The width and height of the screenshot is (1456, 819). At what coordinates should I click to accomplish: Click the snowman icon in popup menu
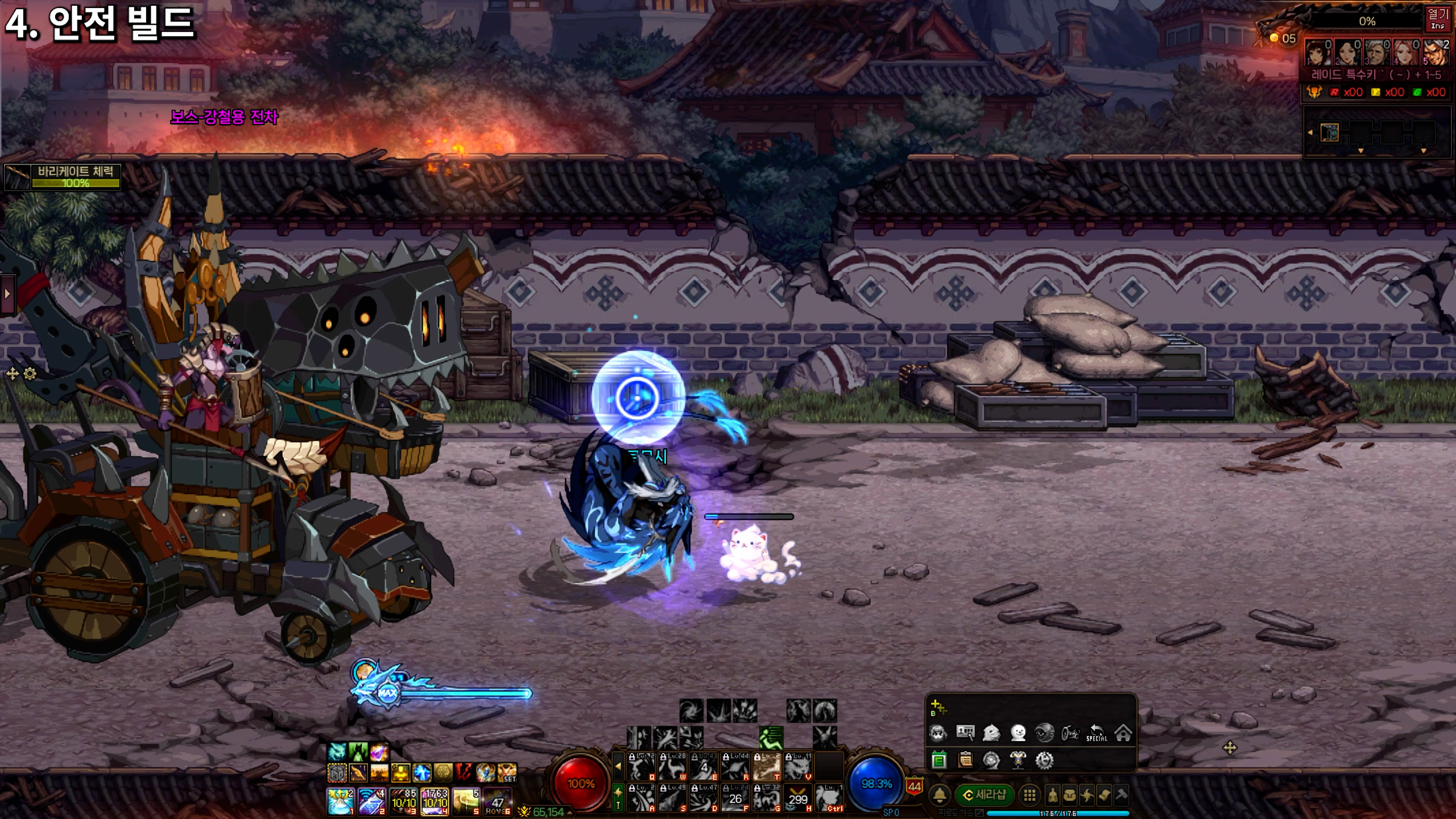[x=1018, y=733]
